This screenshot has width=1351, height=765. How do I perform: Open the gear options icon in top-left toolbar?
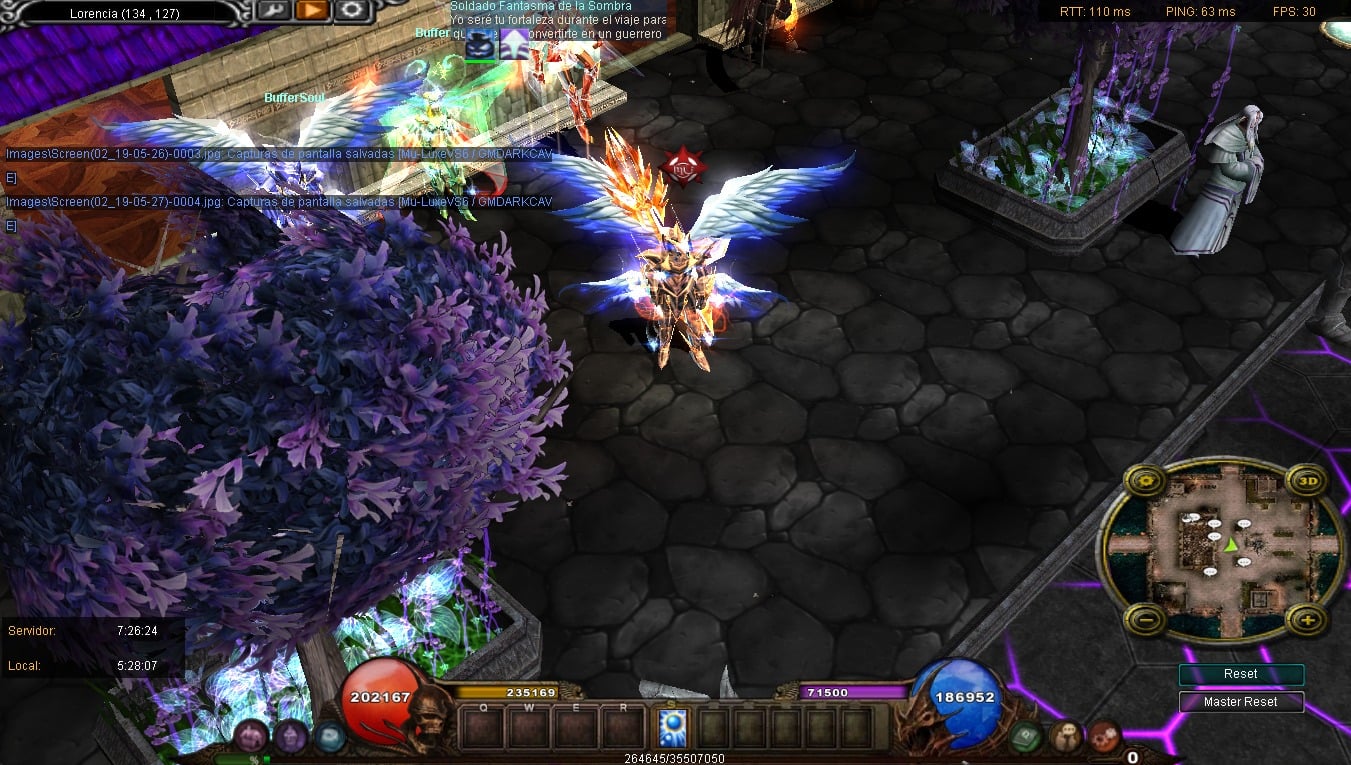click(351, 10)
